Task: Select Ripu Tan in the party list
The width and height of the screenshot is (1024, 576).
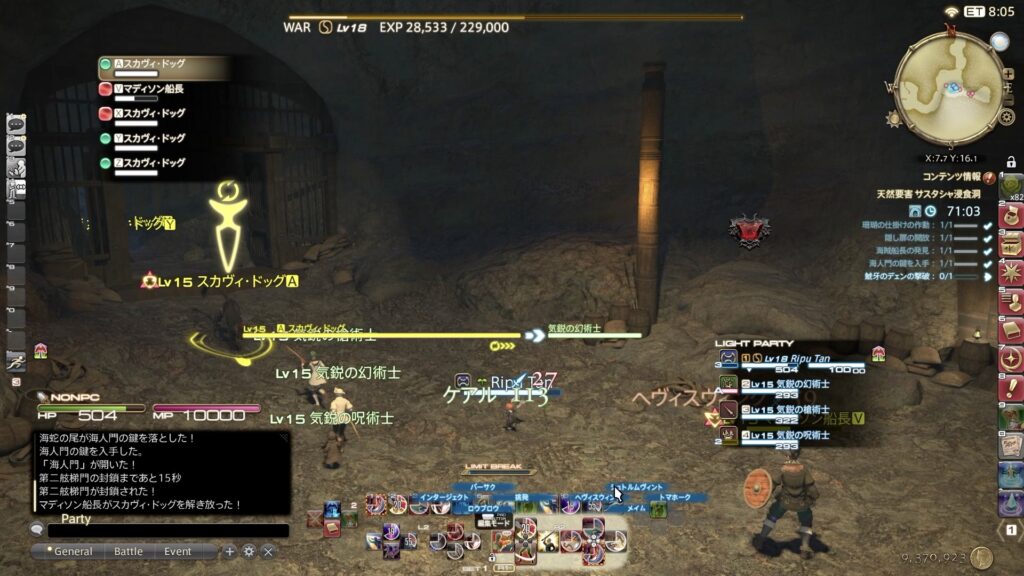Action: pos(800,357)
